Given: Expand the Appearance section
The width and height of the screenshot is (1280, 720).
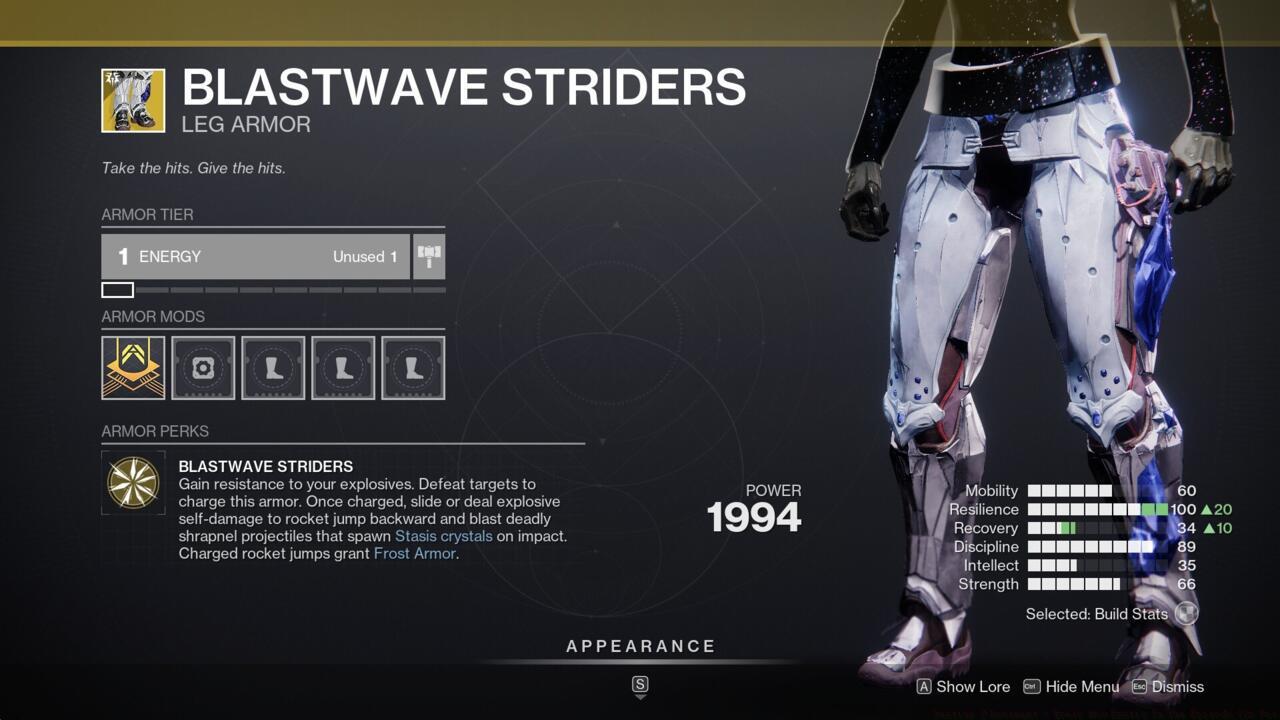Looking at the screenshot, I should click(640, 646).
